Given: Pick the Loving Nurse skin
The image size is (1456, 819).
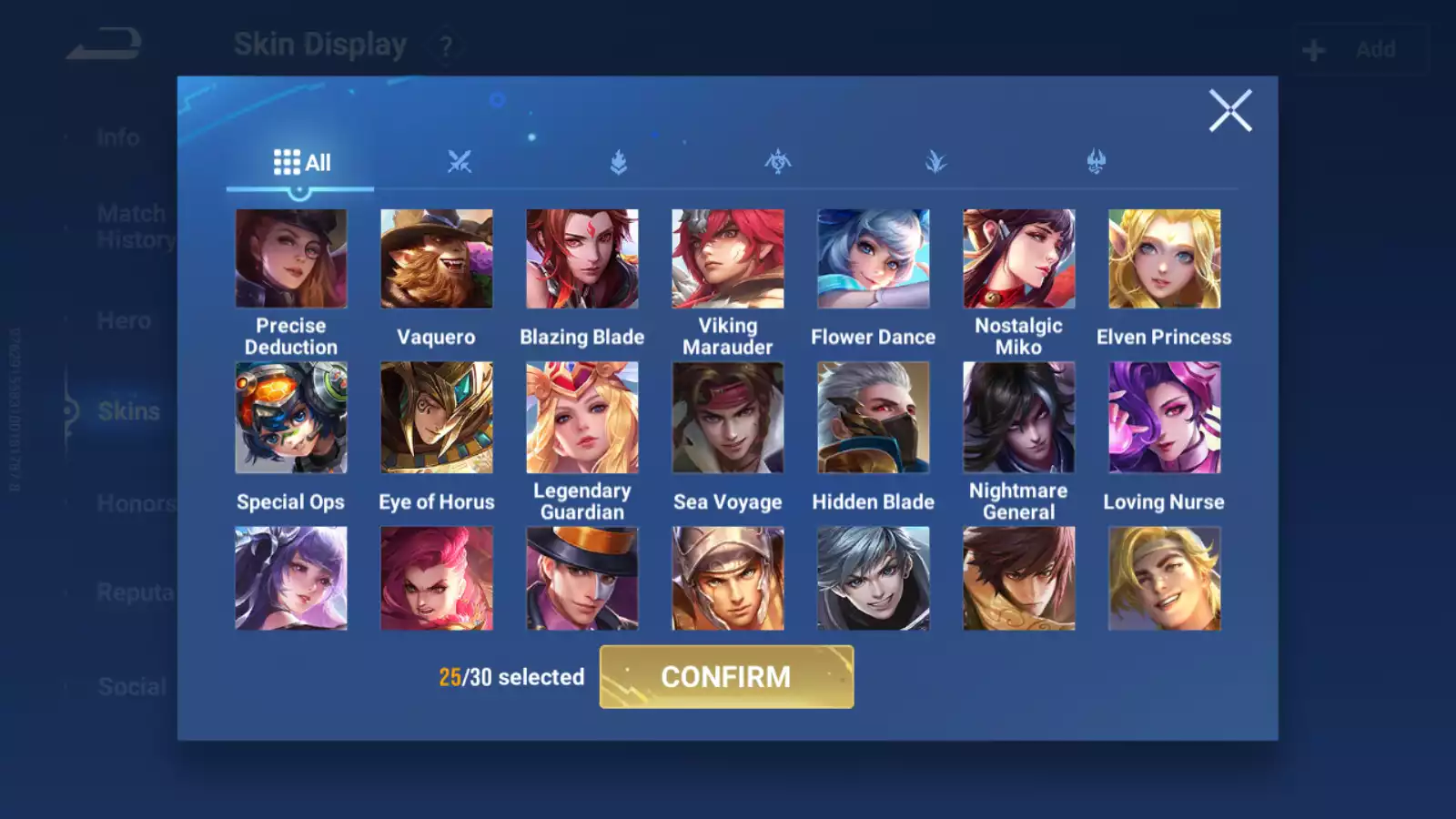Looking at the screenshot, I should 1165,418.
